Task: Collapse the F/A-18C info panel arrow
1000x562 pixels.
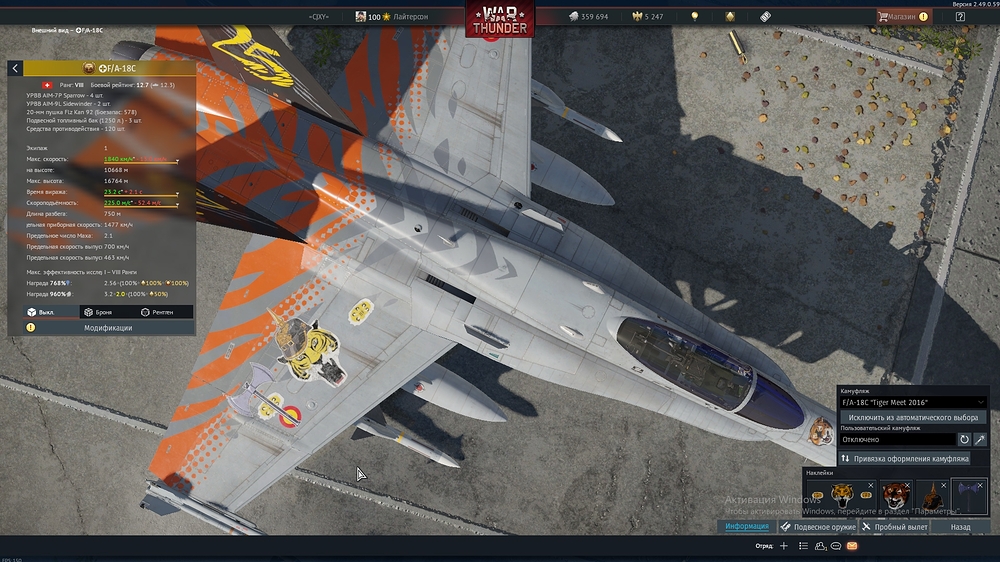Action: coord(16,68)
